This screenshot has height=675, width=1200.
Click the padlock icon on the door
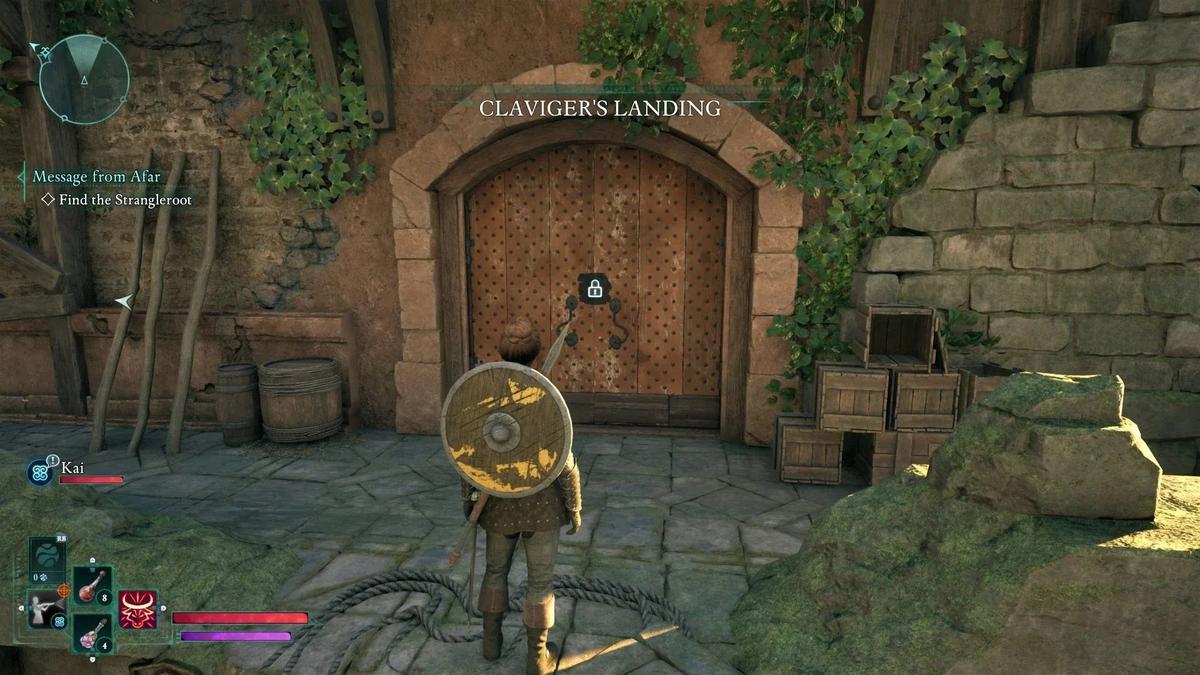pyautogui.click(x=594, y=290)
